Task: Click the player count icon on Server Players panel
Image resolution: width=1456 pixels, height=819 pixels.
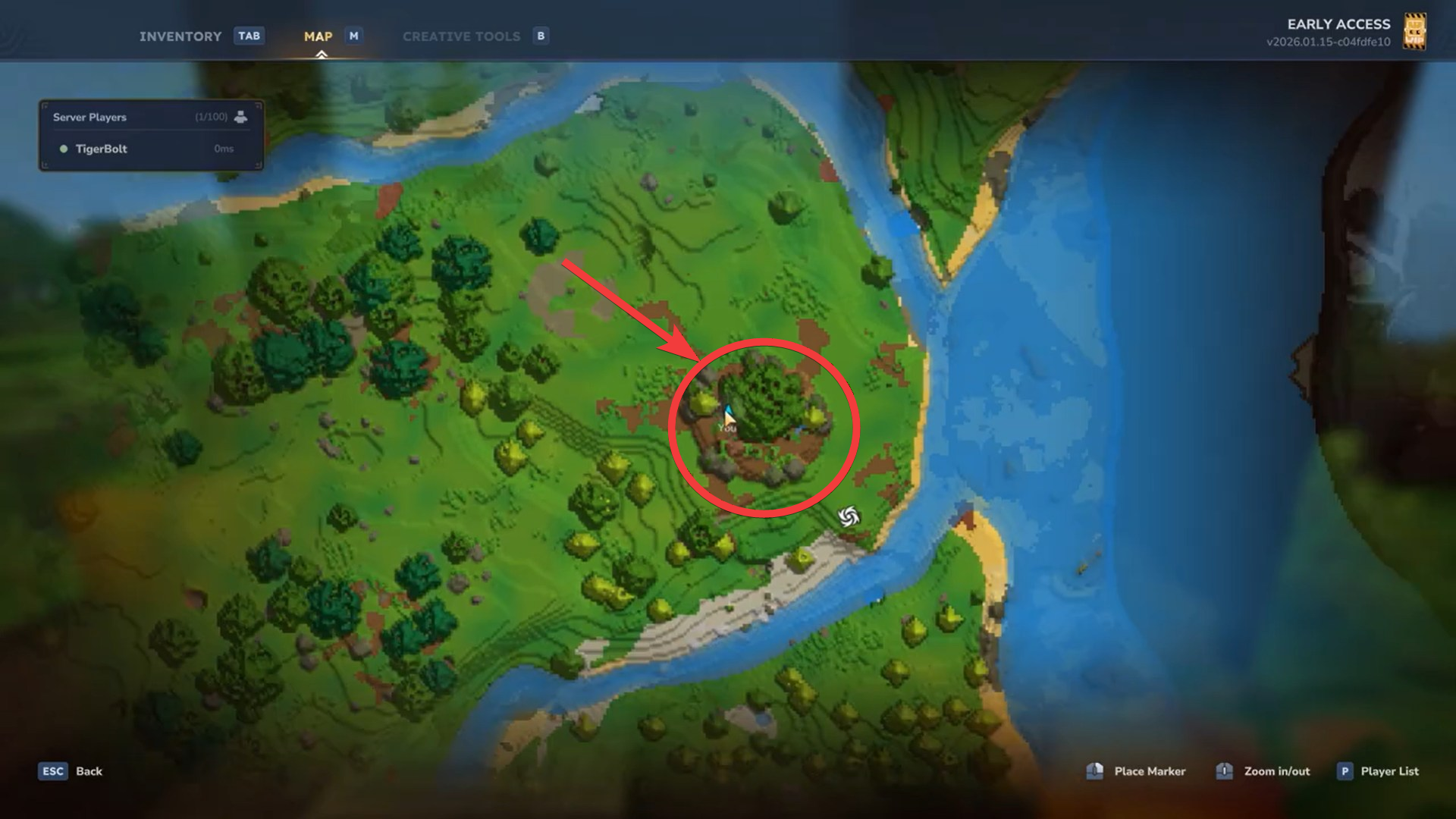Action: [241, 118]
